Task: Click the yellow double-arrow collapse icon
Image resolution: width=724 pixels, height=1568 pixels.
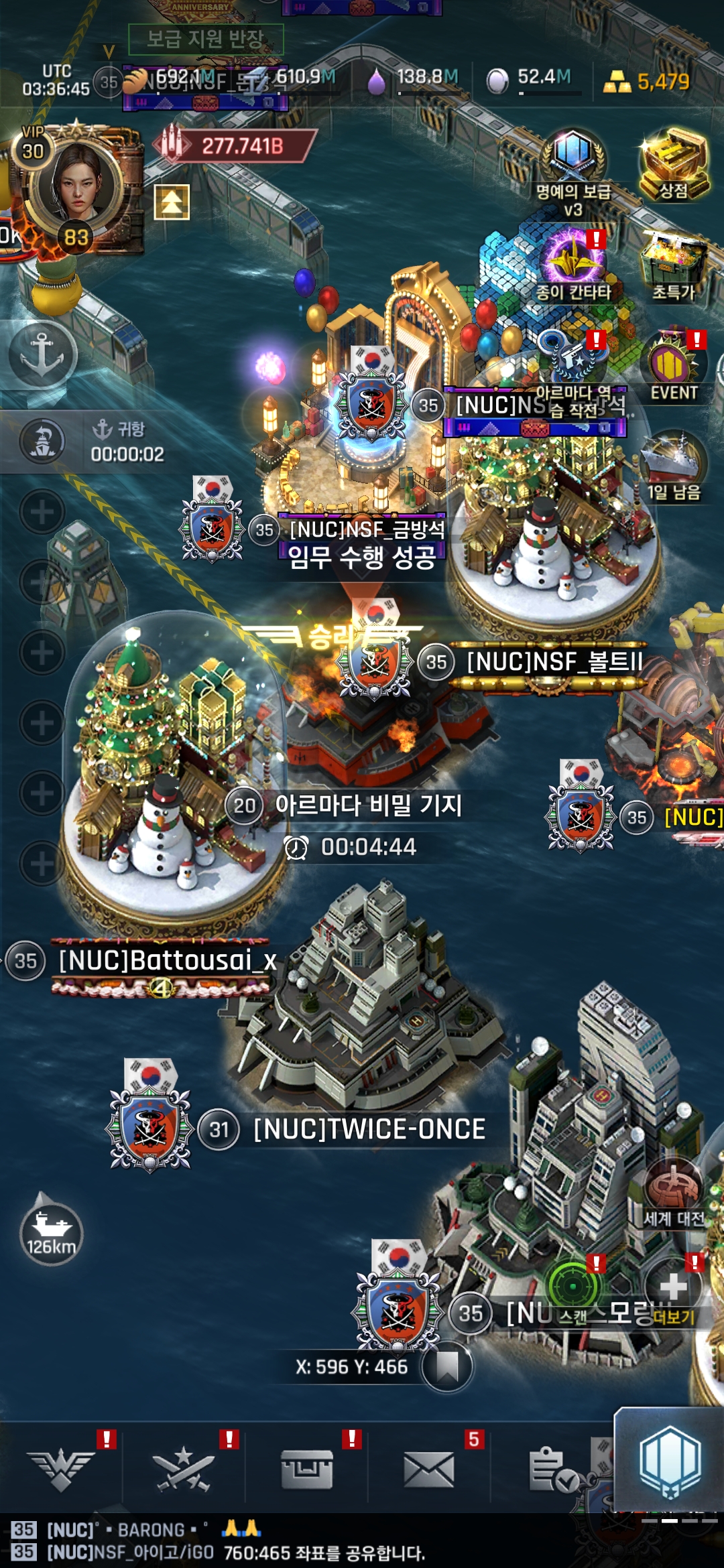Action: tap(172, 202)
